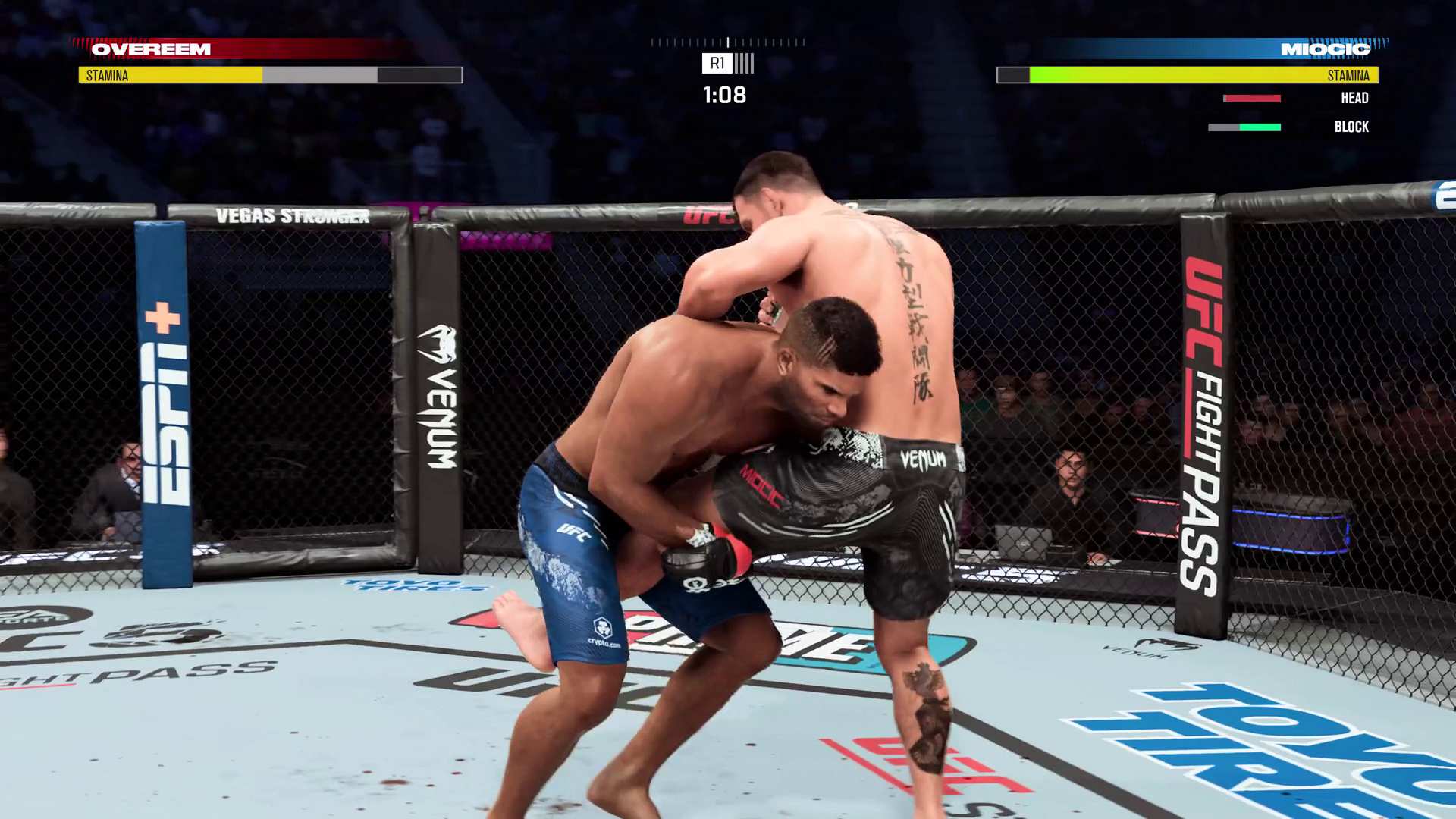Viewport: 1456px width, 819px height.
Task: Toggle the BLOCK meter for Miocic
Action: (1244, 127)
